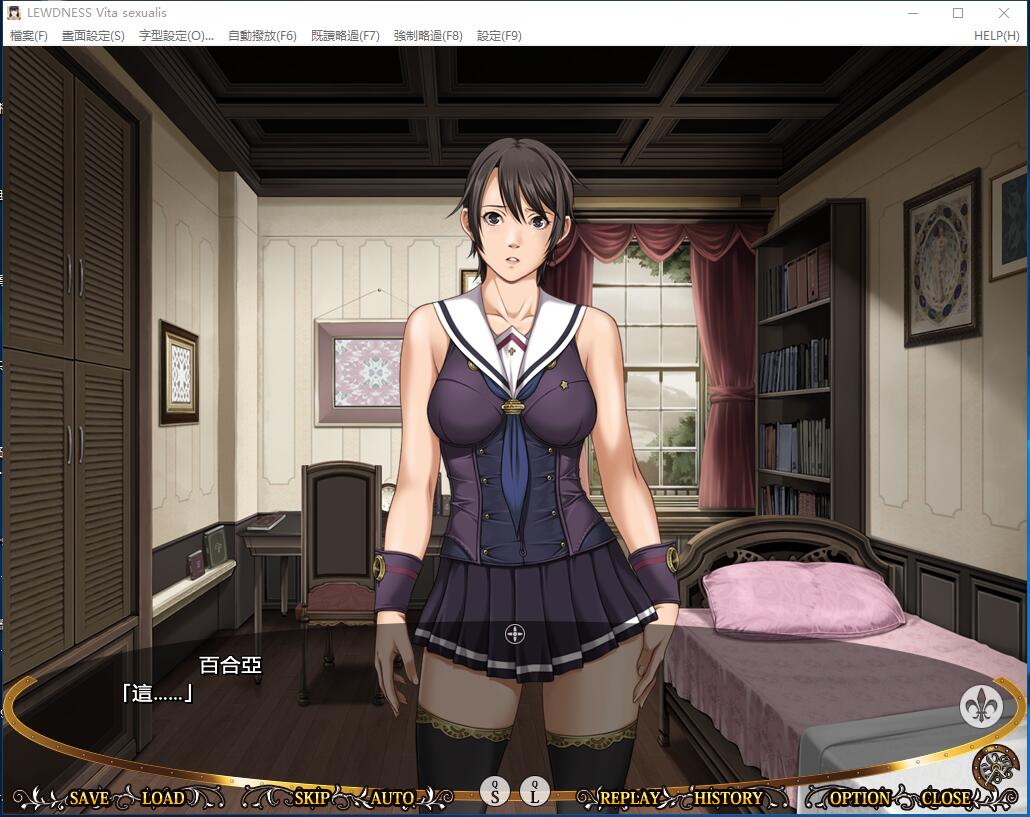Open the 畫面設定(S) menu
1030x817 pixels.
point(93,36)
